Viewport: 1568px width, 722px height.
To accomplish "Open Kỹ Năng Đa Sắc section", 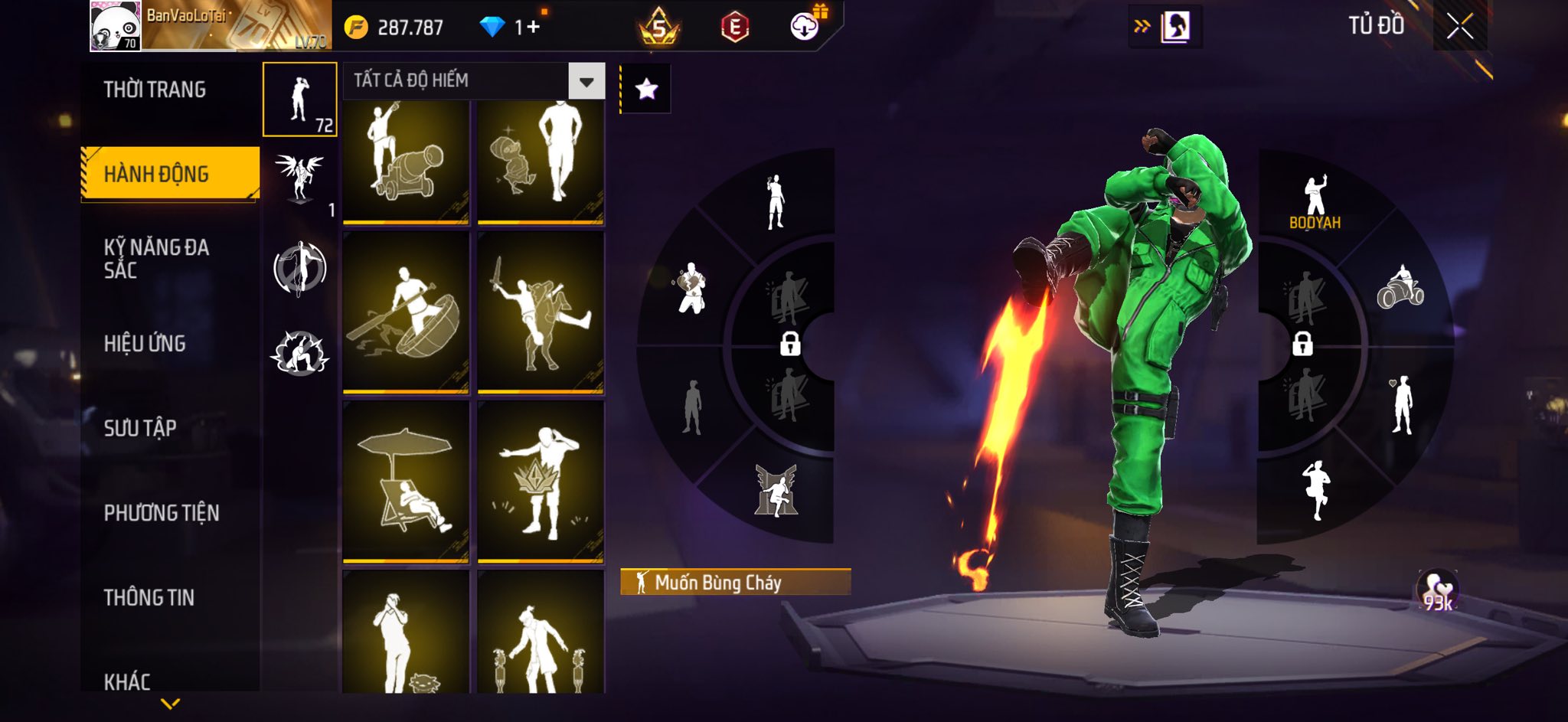I will coord(157,258).
